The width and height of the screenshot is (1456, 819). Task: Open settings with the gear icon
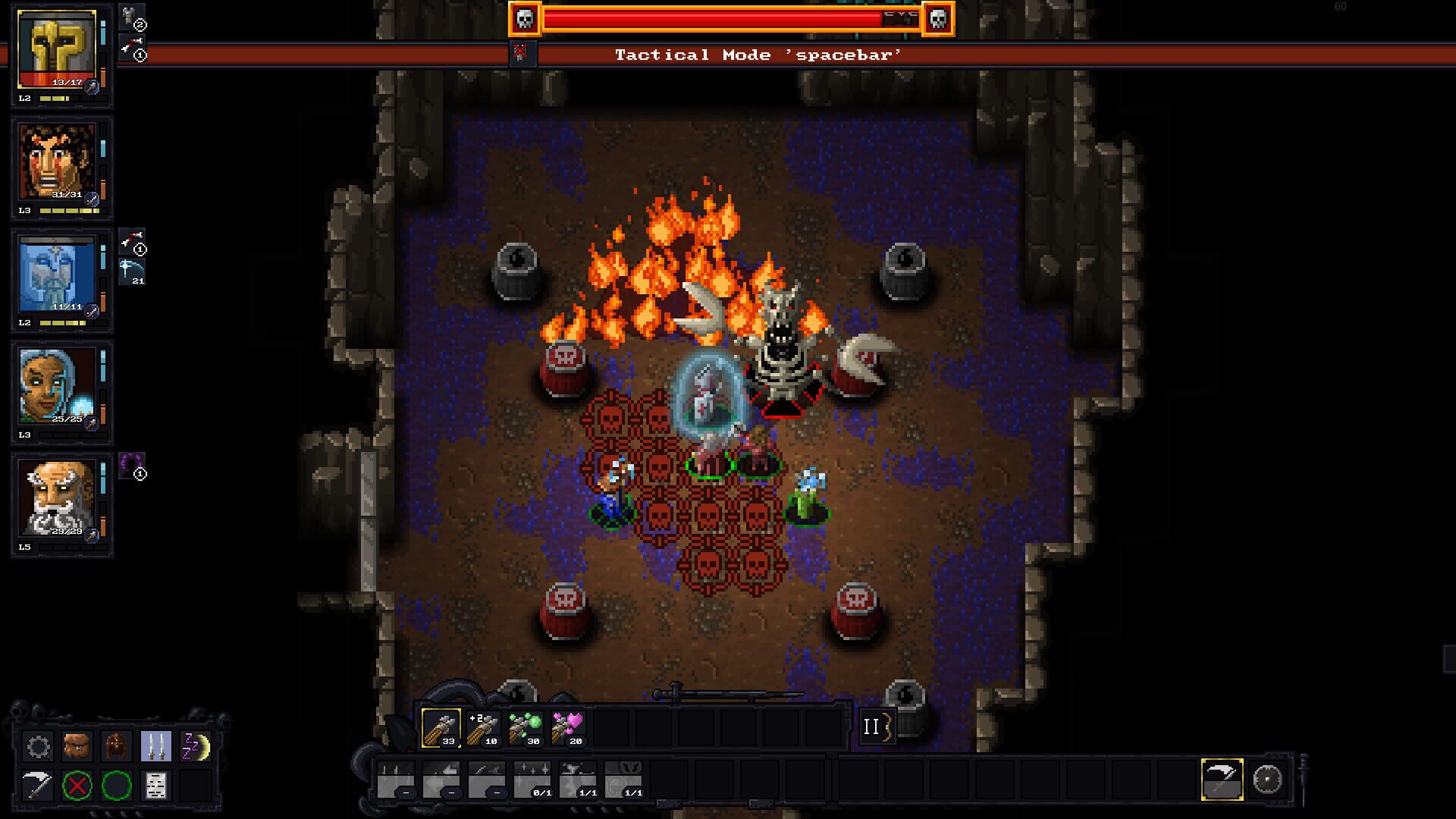coord(38,747)
